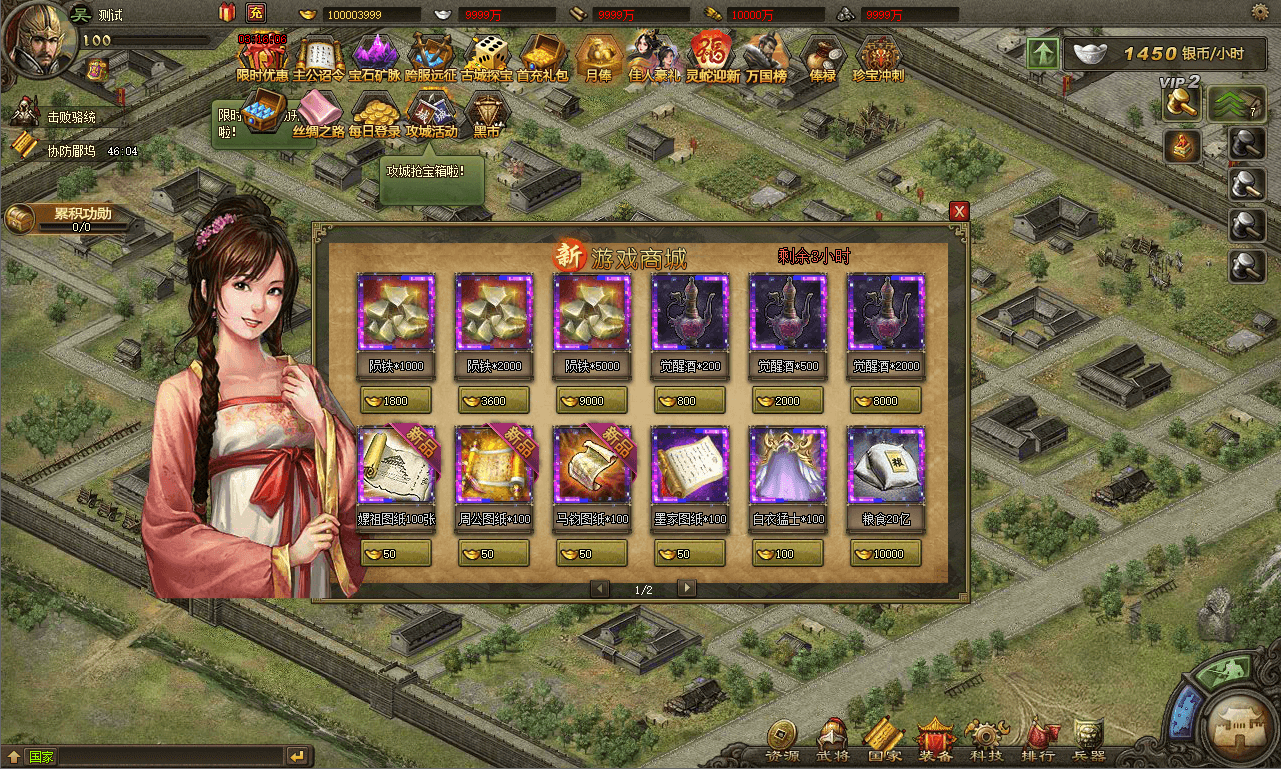This screenshot has height=769, width=1281.
Task: Open the 首充礼包 treasure chest
Action: click(542, 55)
